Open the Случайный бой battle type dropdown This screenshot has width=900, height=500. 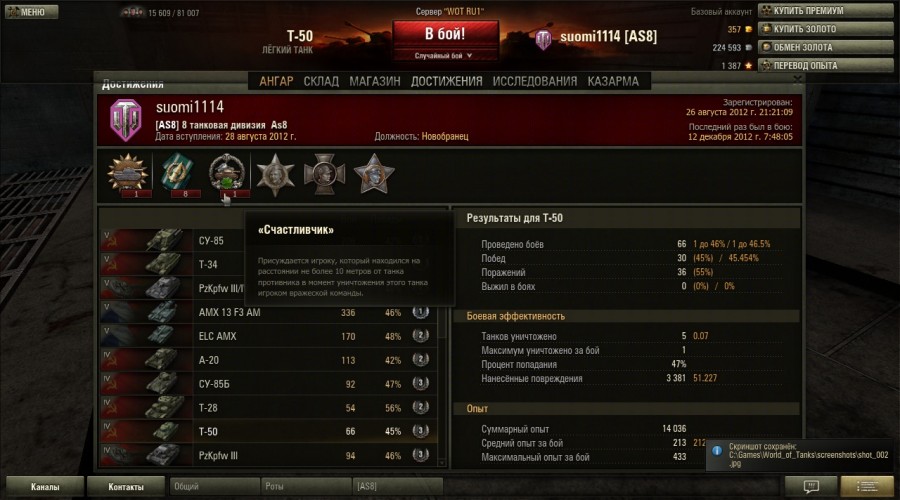tap(445, 56)
